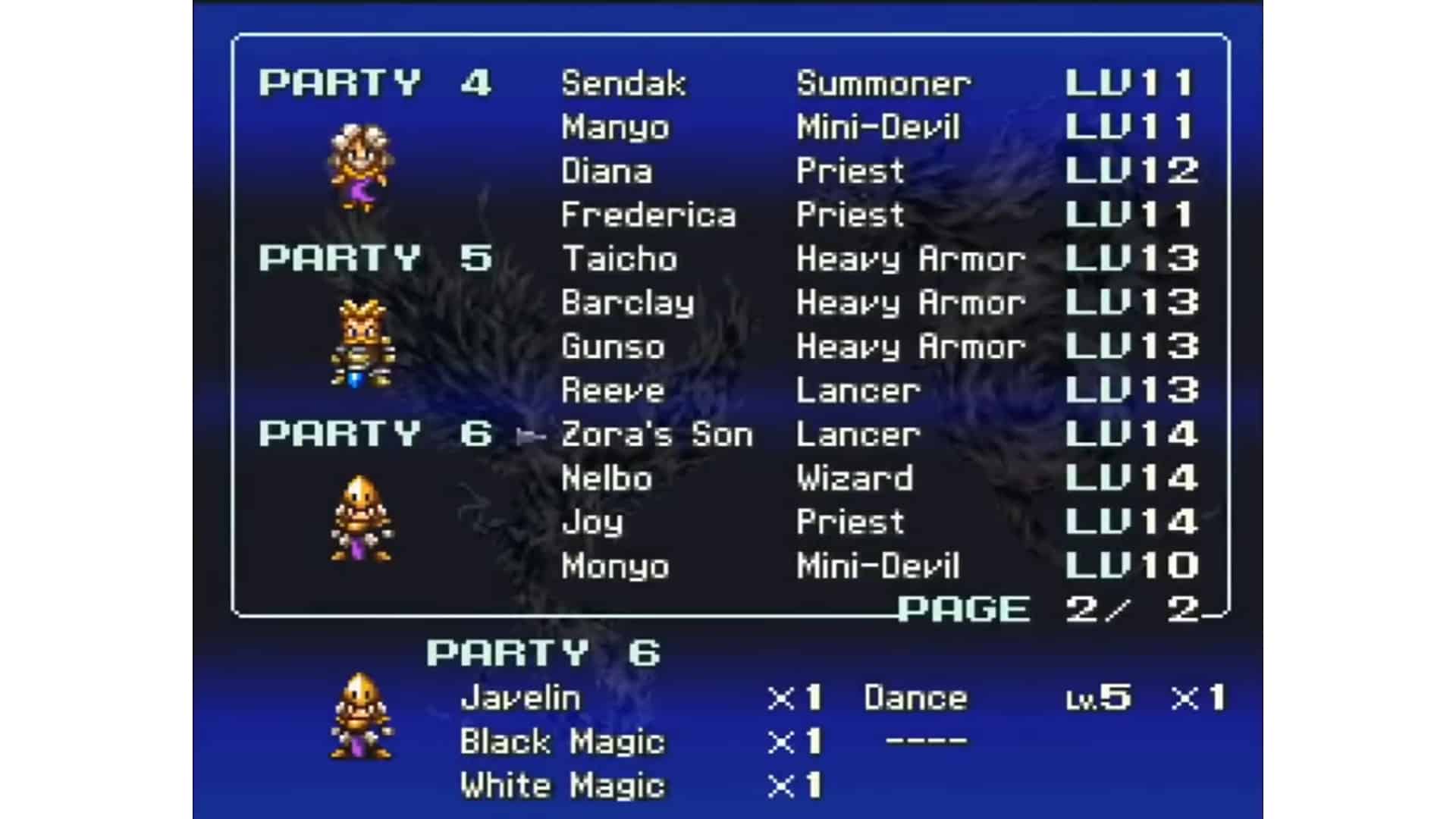Viewport: 1456px width, 819px height.
Task: Click the LV11 label beside Sendak
Action: coord(1130,83)
